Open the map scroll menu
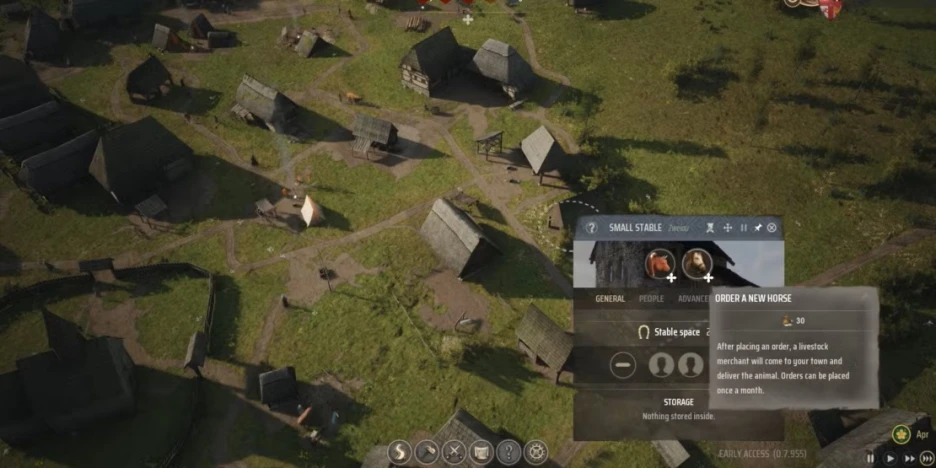 [481, 452]
